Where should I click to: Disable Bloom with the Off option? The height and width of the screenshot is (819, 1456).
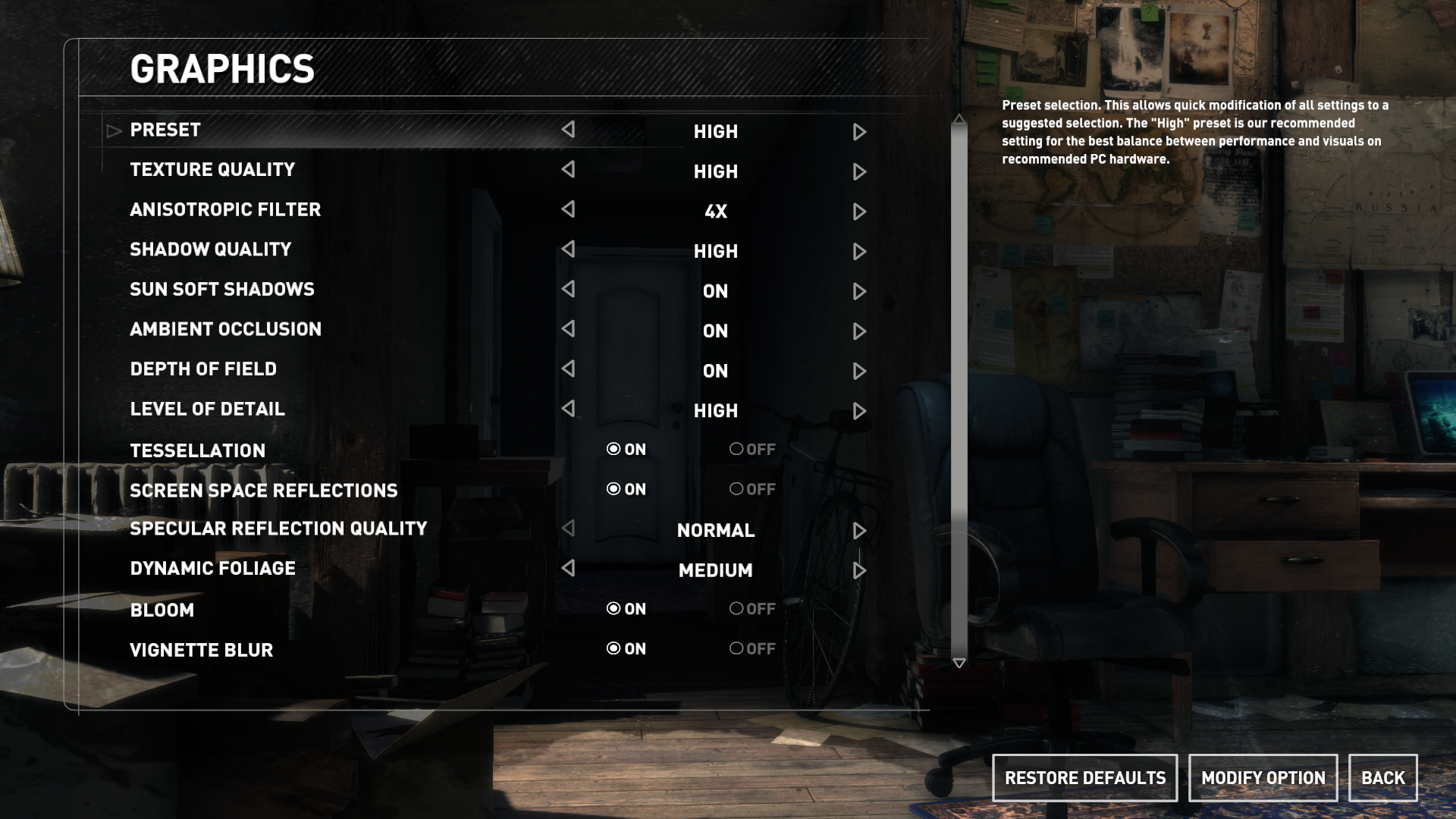[737, 608]
